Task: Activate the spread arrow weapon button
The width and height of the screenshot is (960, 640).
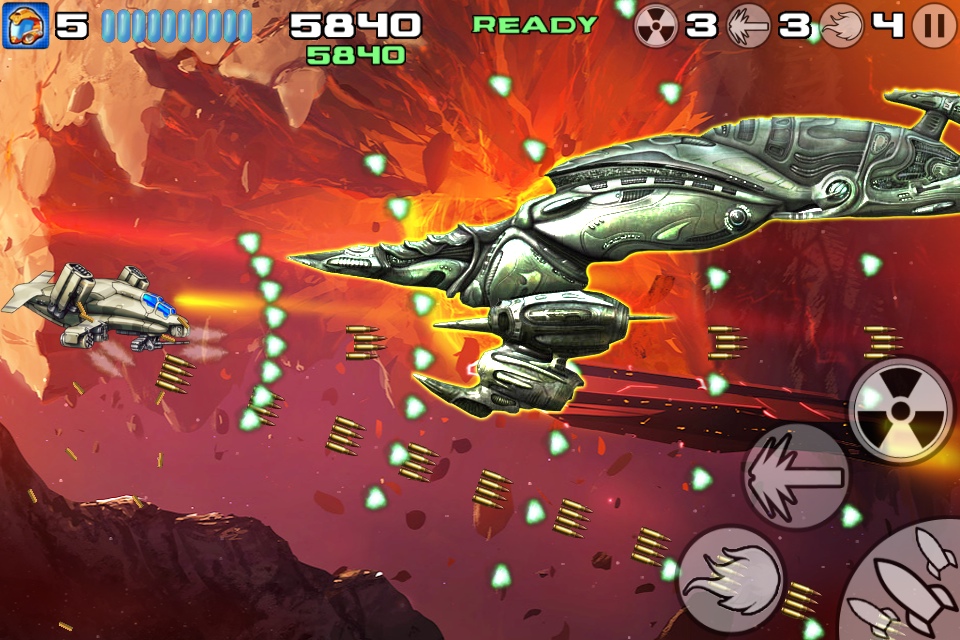Action: (x=795, y=477)
